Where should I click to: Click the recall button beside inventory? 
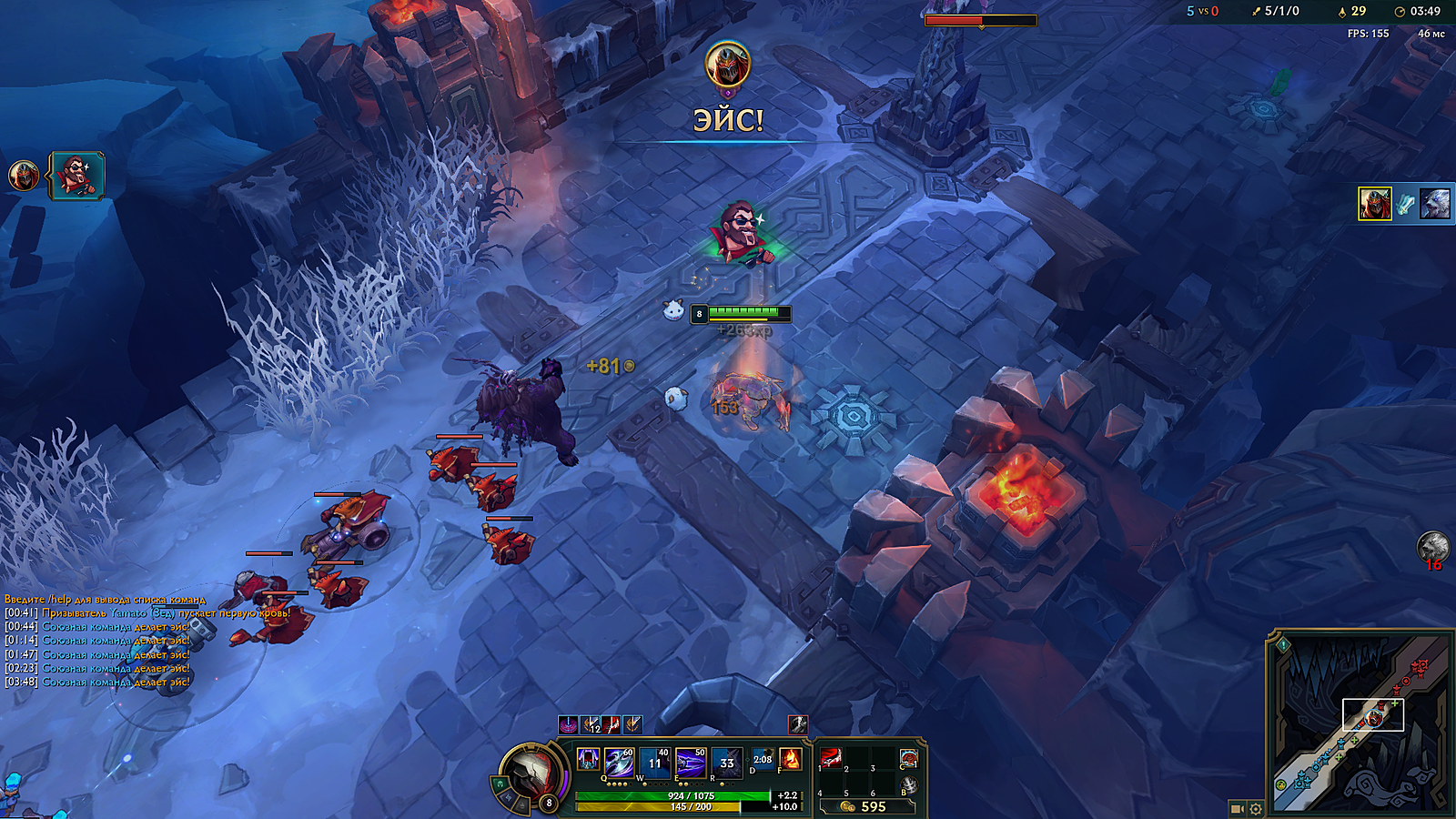click(x=908, y=784)
